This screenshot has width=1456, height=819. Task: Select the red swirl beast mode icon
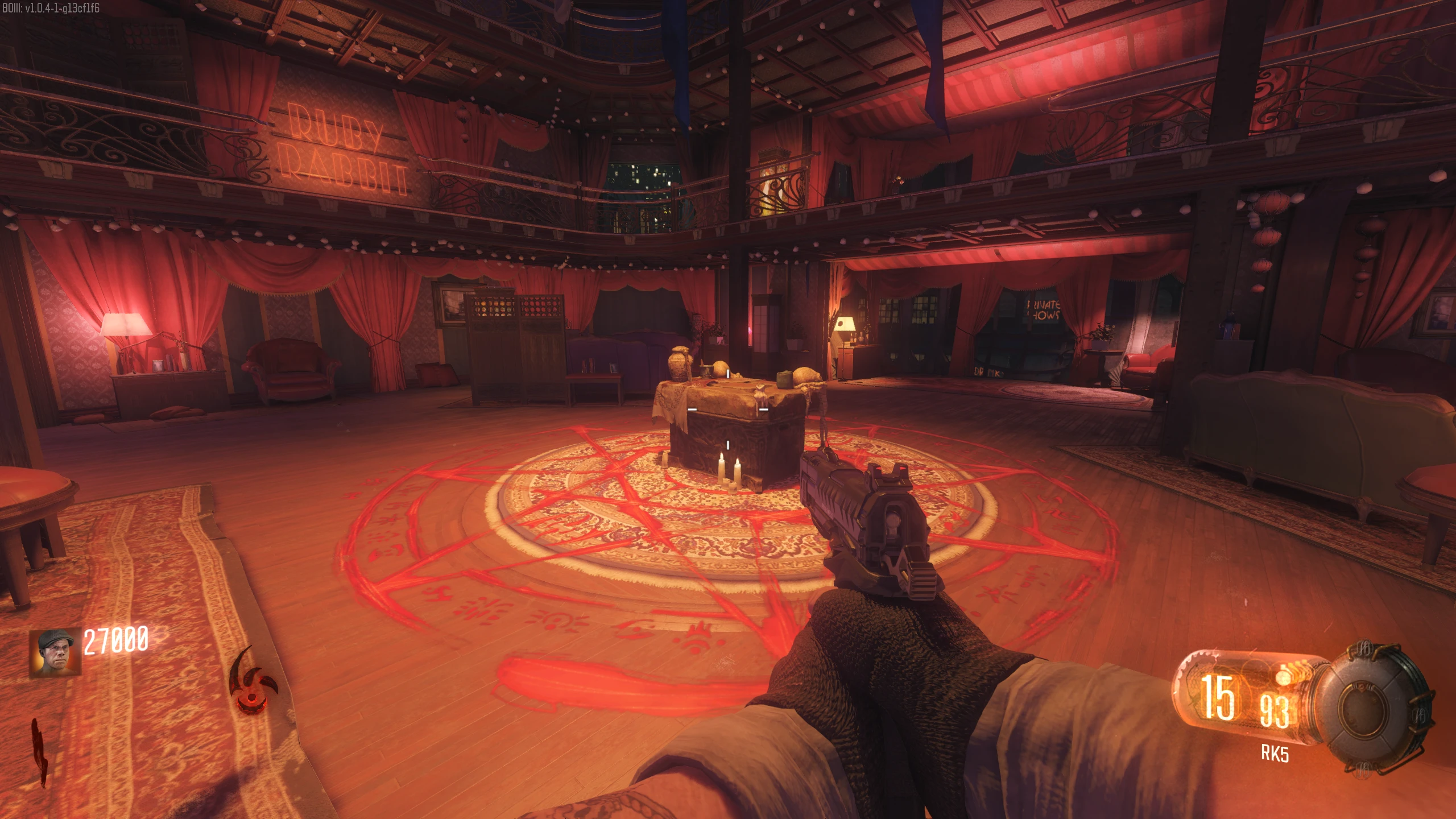[x=251, y=681]
